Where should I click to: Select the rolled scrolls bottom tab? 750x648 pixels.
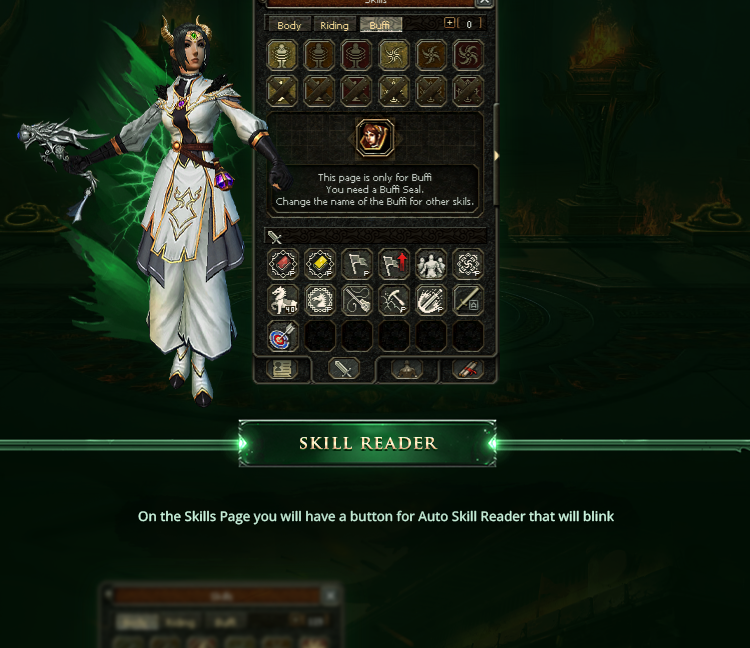(x=467, y=369)
